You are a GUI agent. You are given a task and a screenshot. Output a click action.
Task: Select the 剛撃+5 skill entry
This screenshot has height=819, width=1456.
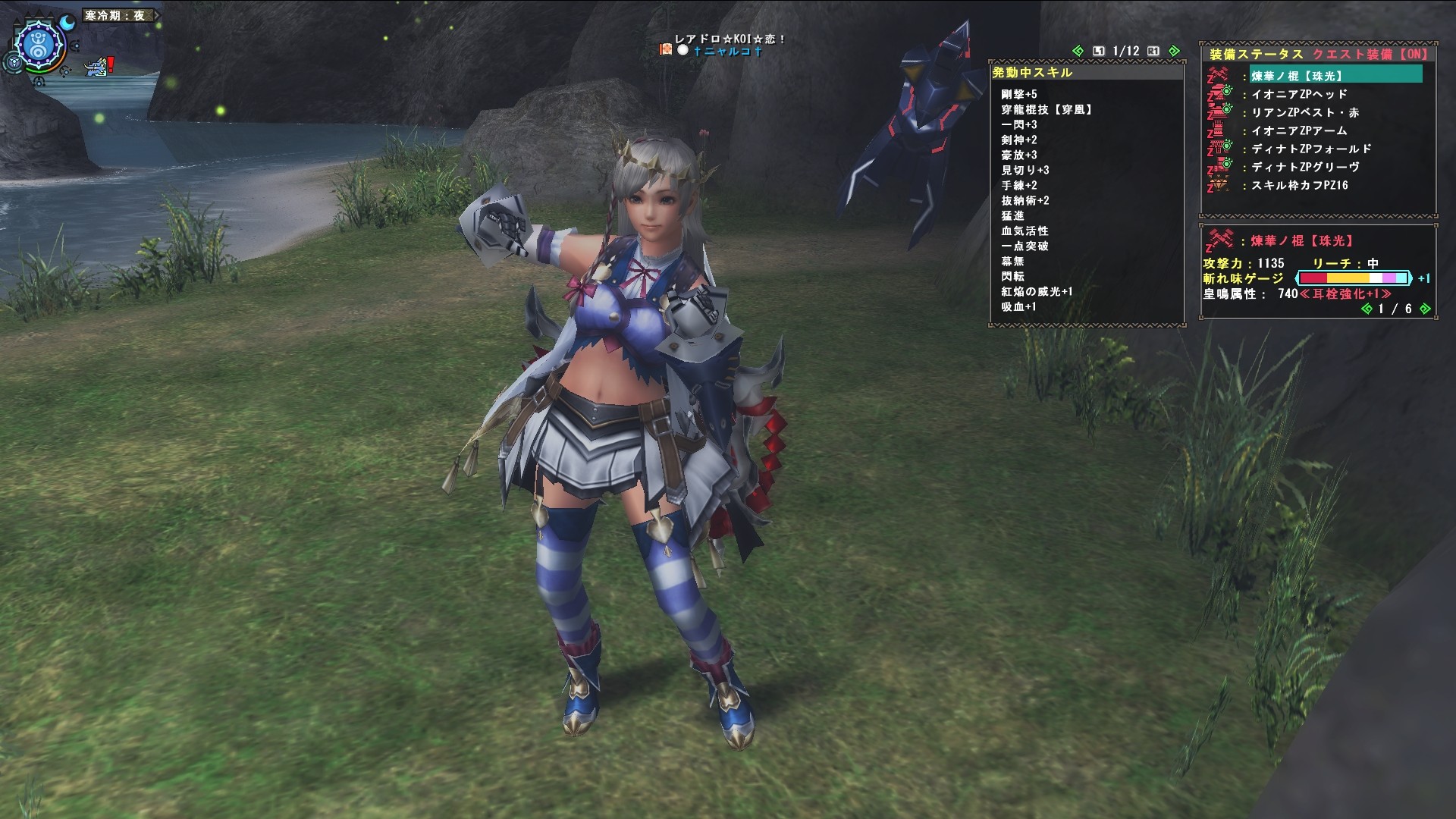[1018, 94]
